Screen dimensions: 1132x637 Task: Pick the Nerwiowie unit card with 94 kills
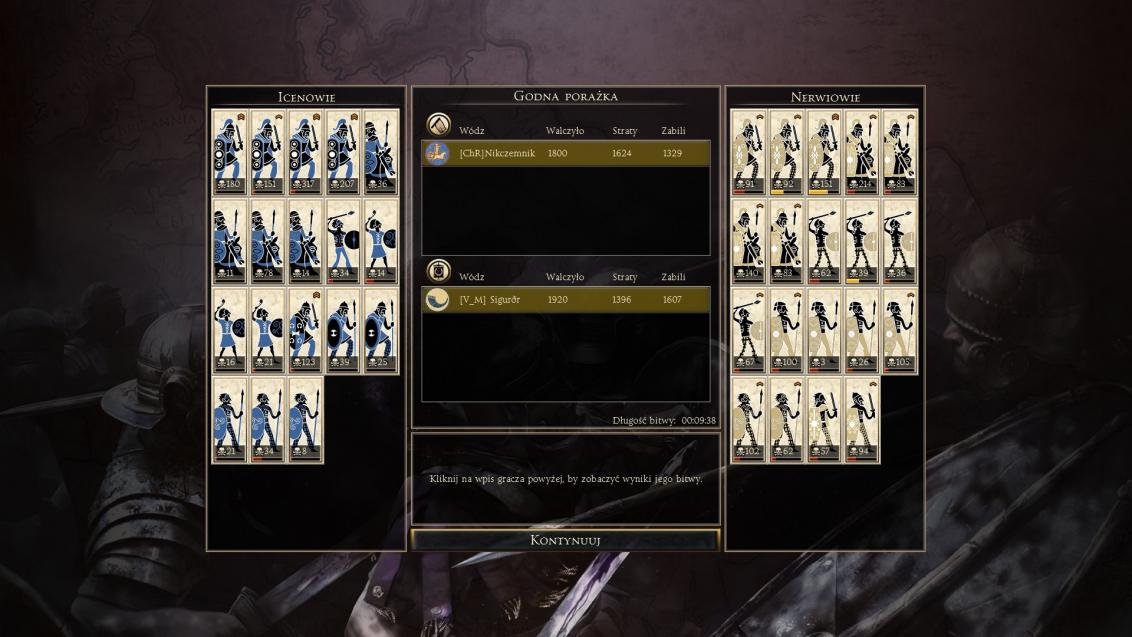(x=862, y=420)
